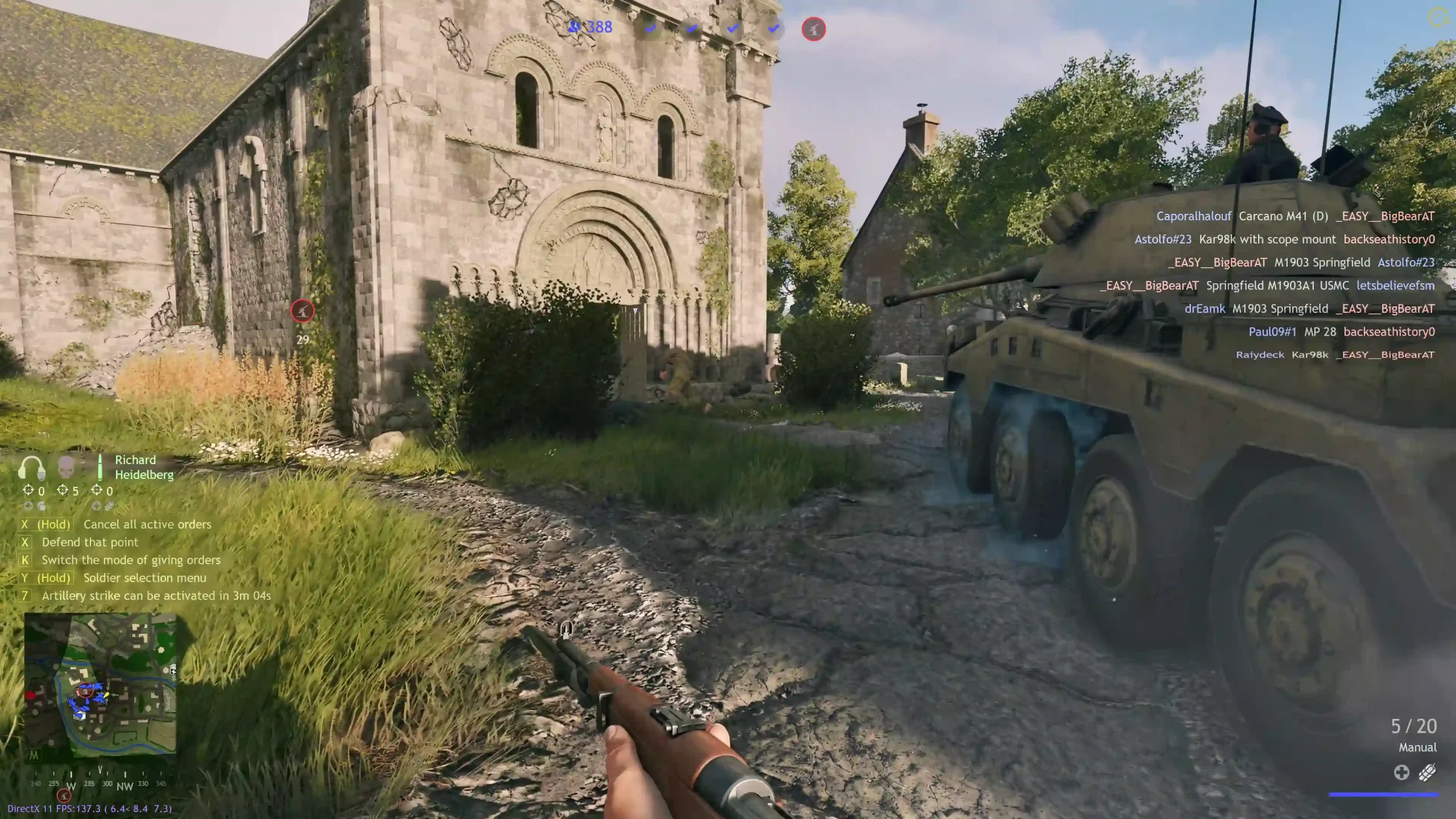1456x819 pixels.
Task: Open the minimap
Action: click(101, 685)
